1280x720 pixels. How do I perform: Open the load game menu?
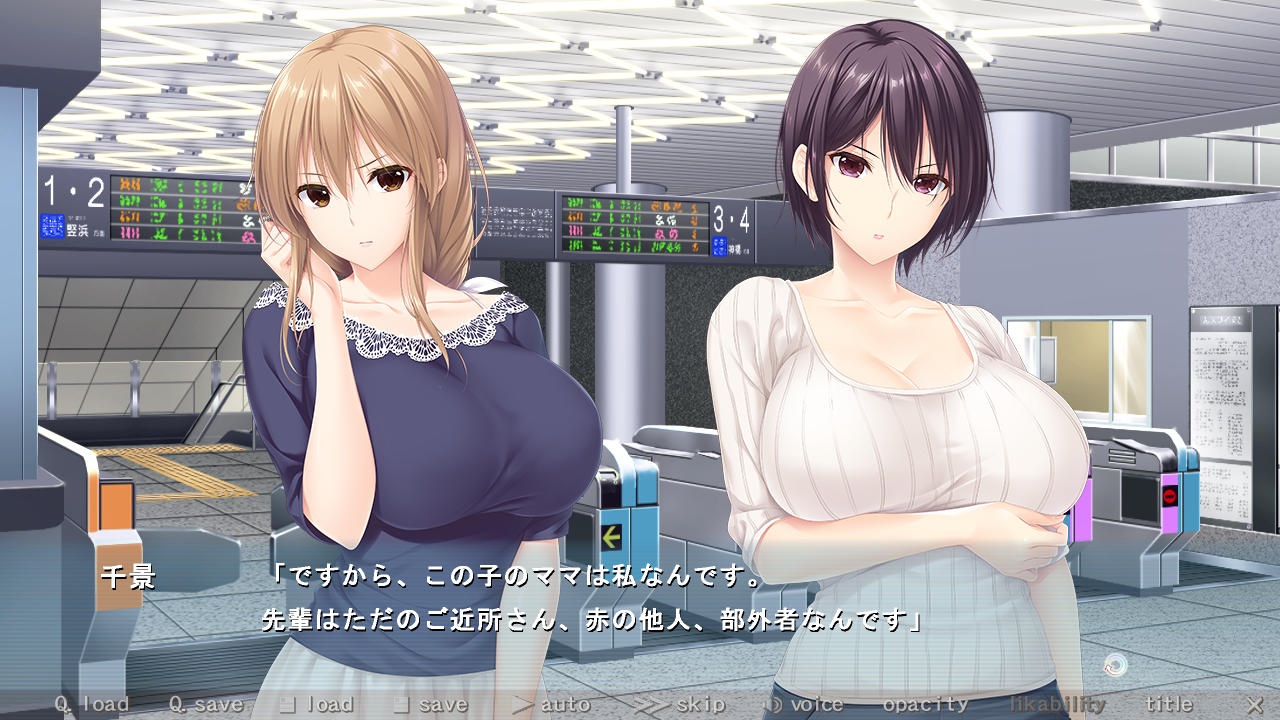point(317,705)
